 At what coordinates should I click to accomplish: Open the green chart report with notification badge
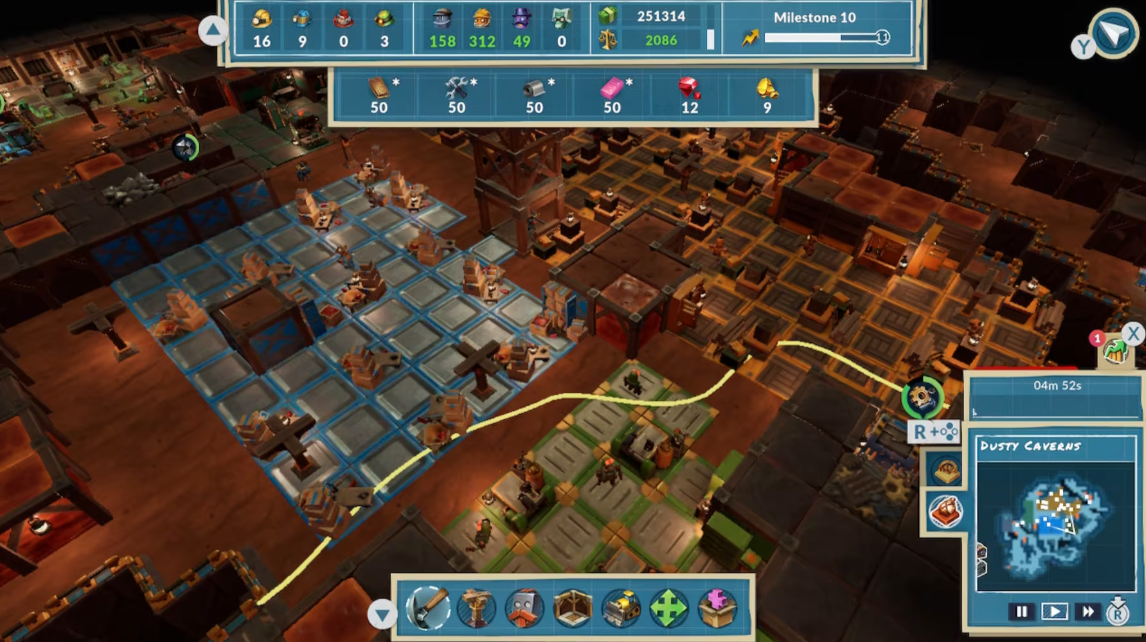(x=1113, y=351)
